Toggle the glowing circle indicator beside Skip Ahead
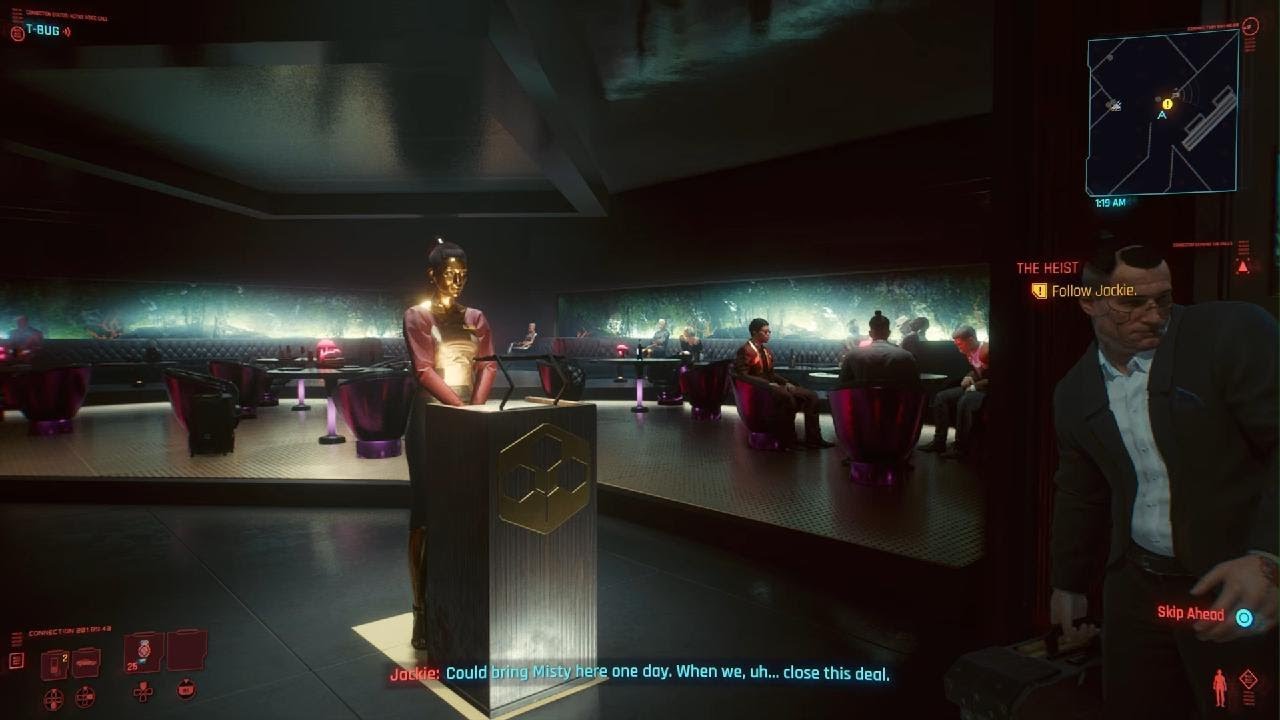Screen dimensions: 1280x720 [1243, 617]
